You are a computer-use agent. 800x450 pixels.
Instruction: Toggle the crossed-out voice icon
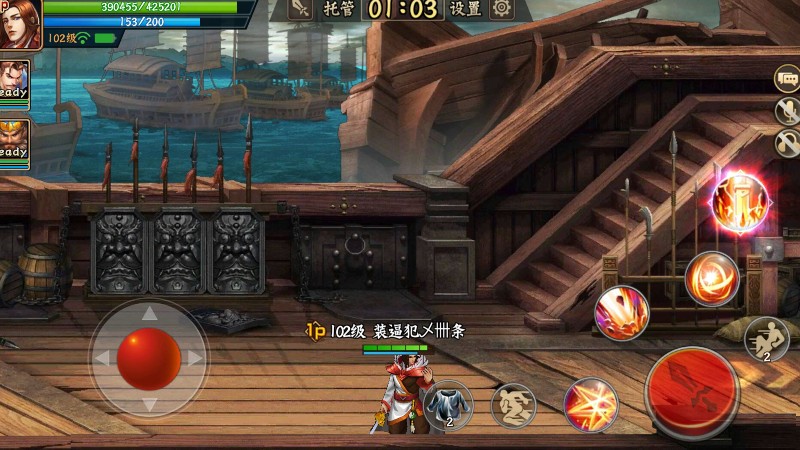pos(788,142)
